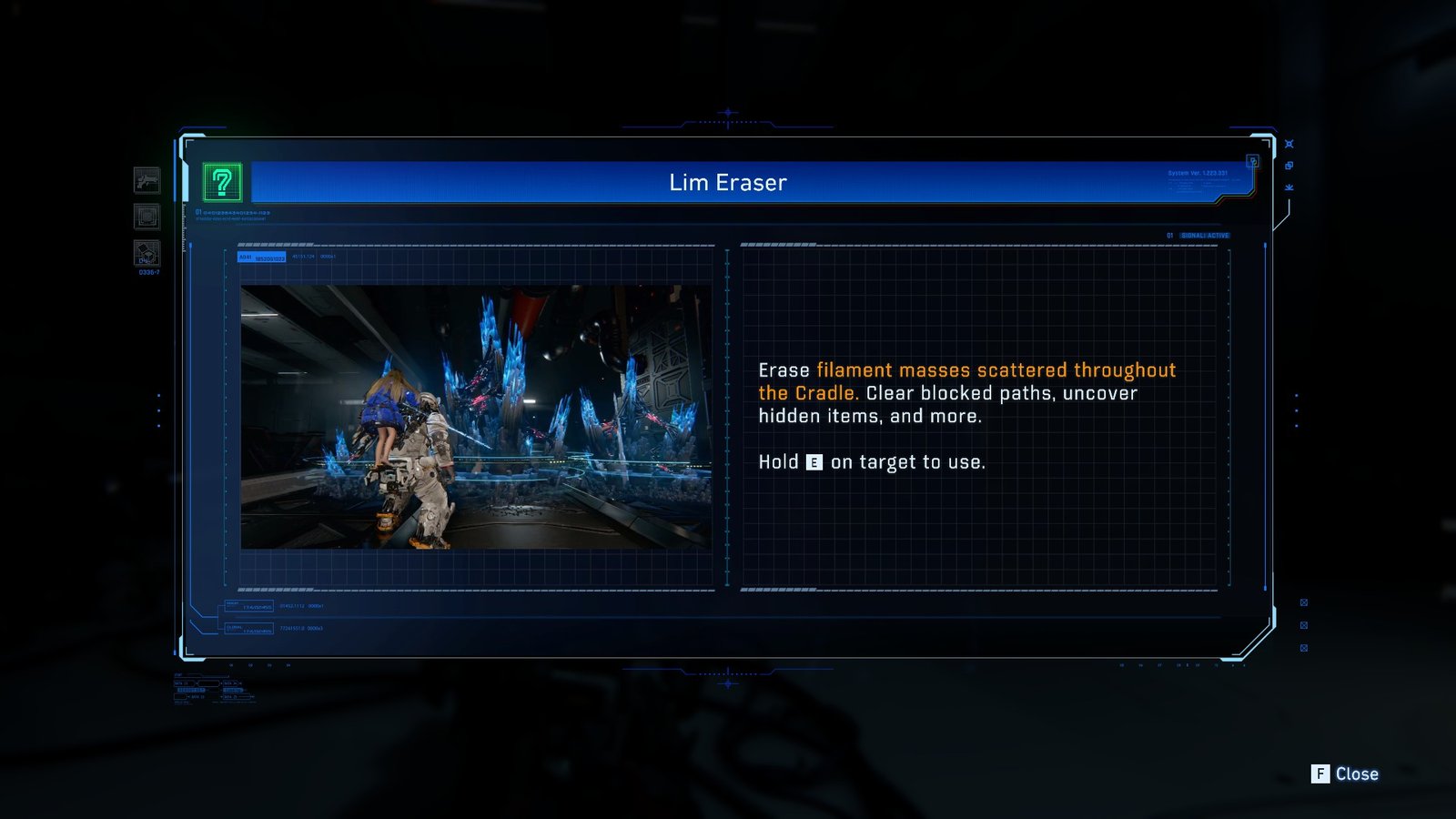This screenshot has width=1456, height=819.
Task: Toggle the topmost boxed X marker on the far right
Action: [1304, 602]
